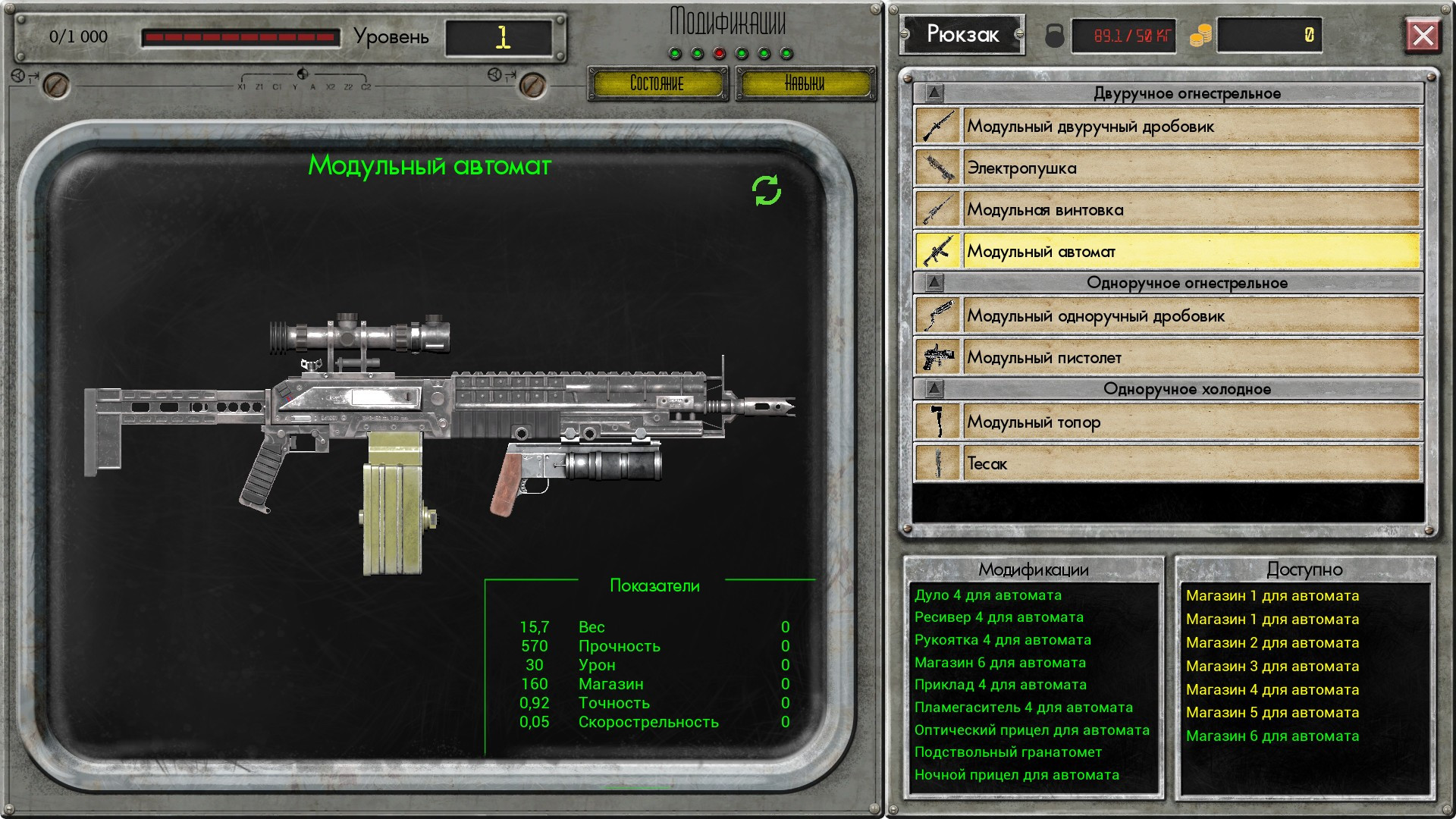Switch to the Состояние tab
This screenshot has width=1456, height=819.
coord(657,83)
